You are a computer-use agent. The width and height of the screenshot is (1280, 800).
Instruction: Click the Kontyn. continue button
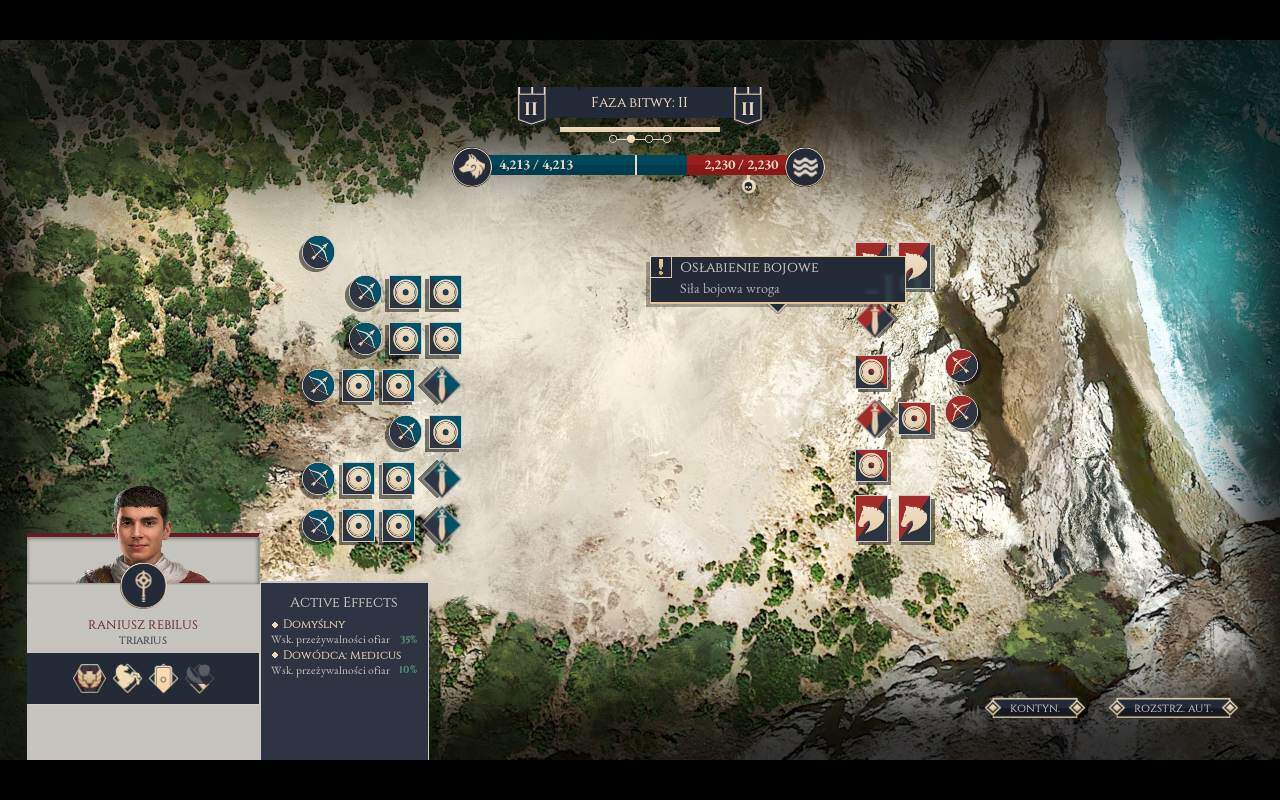1034,708
